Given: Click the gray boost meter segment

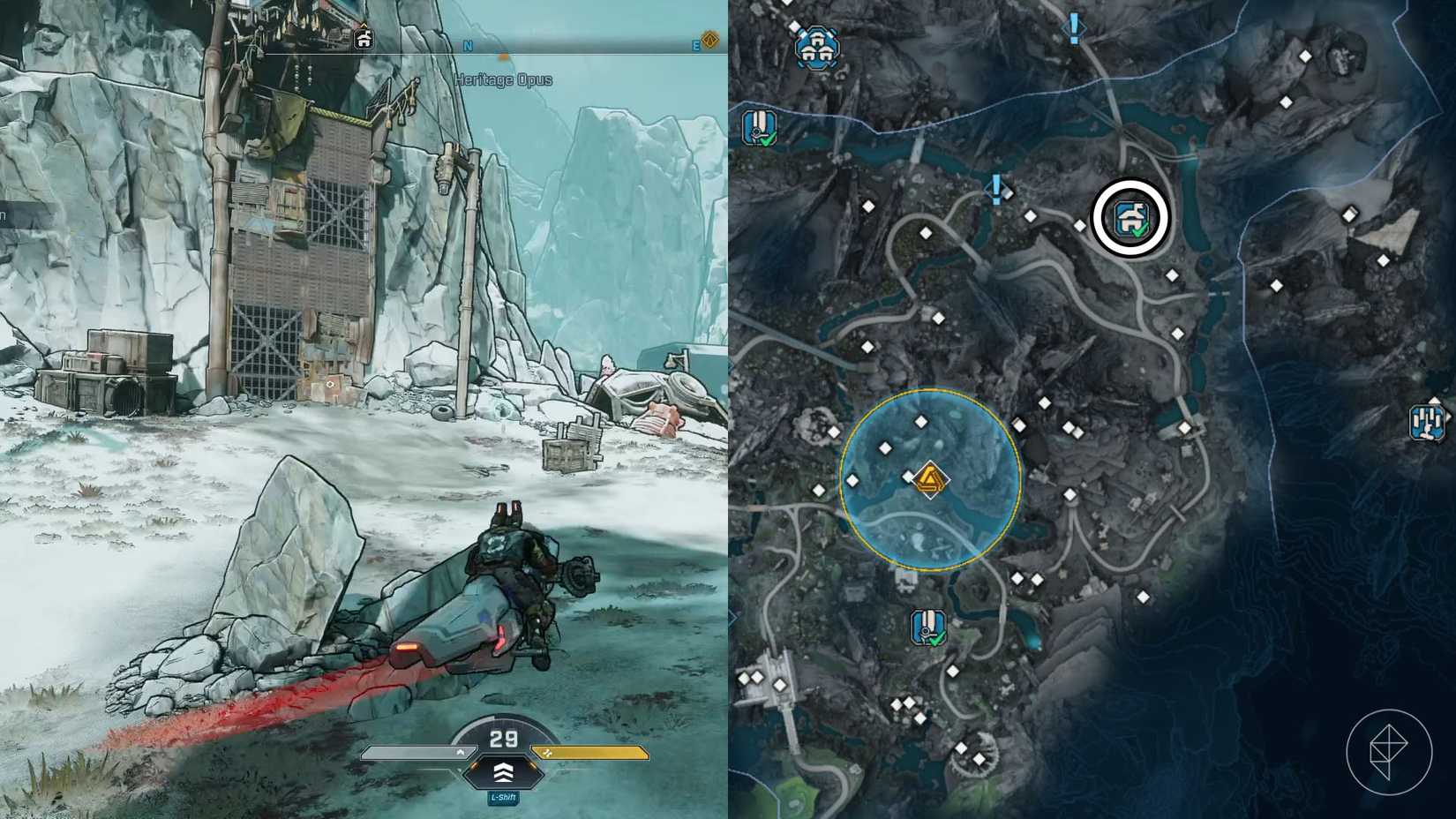Looking at the screenshot, I should 415,753.
